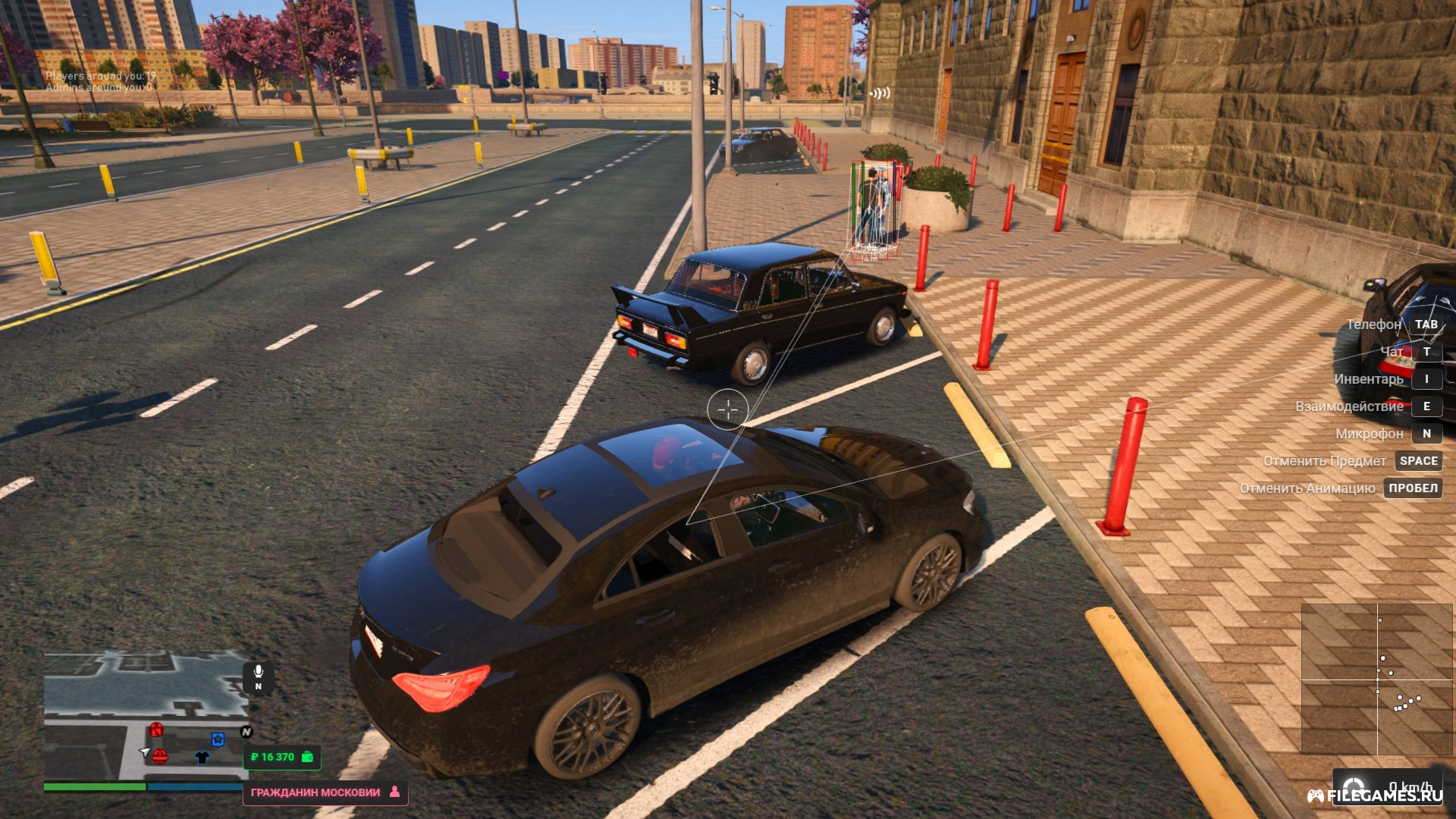Viewport: 1456px width, 819px height.
Task: Toggle the microphone icon beside the minimap
Action: [x=258, y=676]
